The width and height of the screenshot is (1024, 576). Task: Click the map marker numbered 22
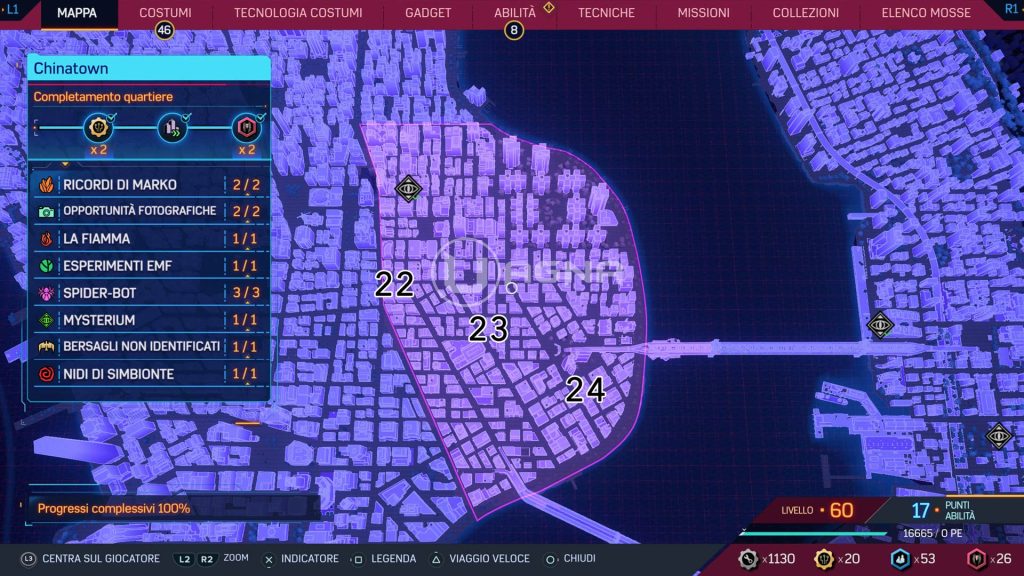[394, 284]
